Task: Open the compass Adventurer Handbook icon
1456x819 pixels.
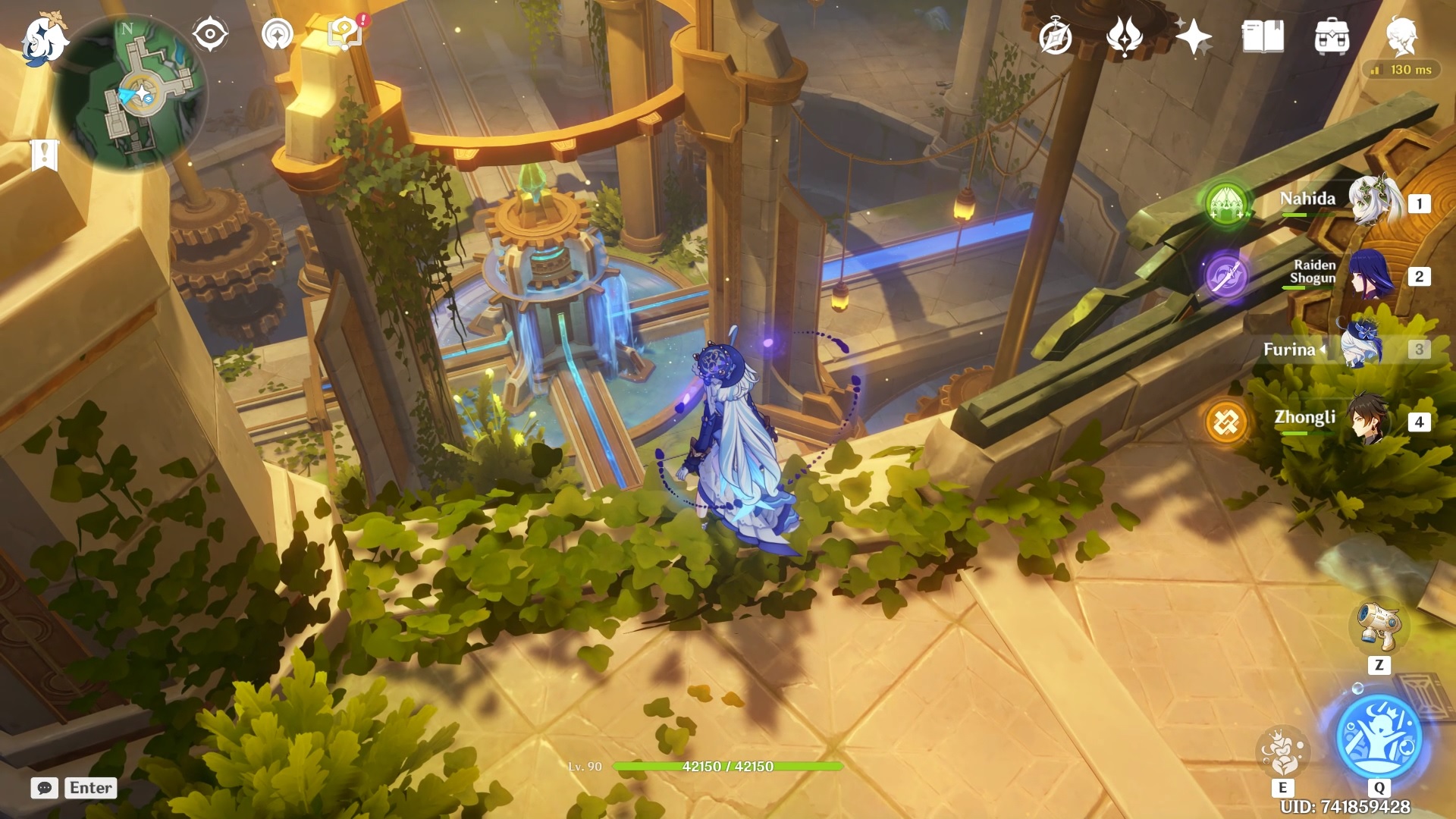Action: click(x=1055, y=36)
